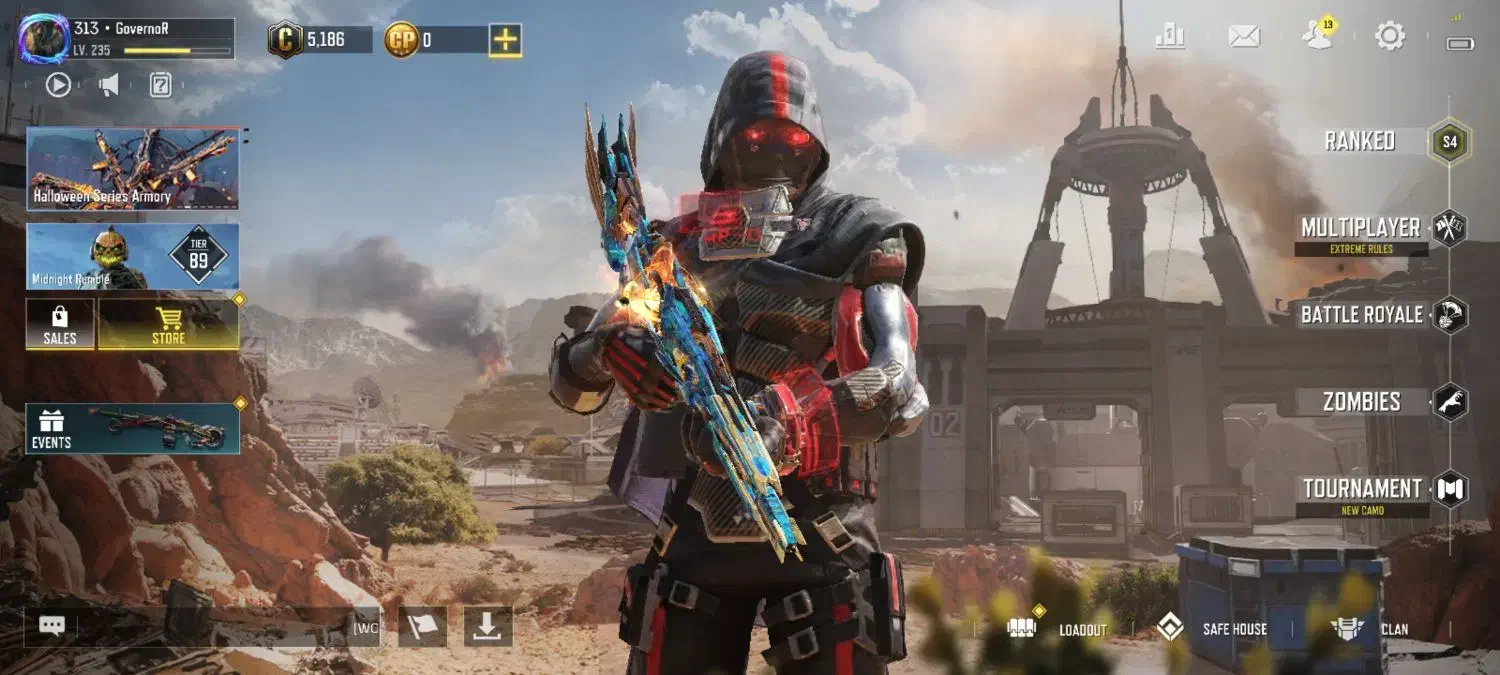
Task: Open the Clan page
Action: click(1370, 629)
